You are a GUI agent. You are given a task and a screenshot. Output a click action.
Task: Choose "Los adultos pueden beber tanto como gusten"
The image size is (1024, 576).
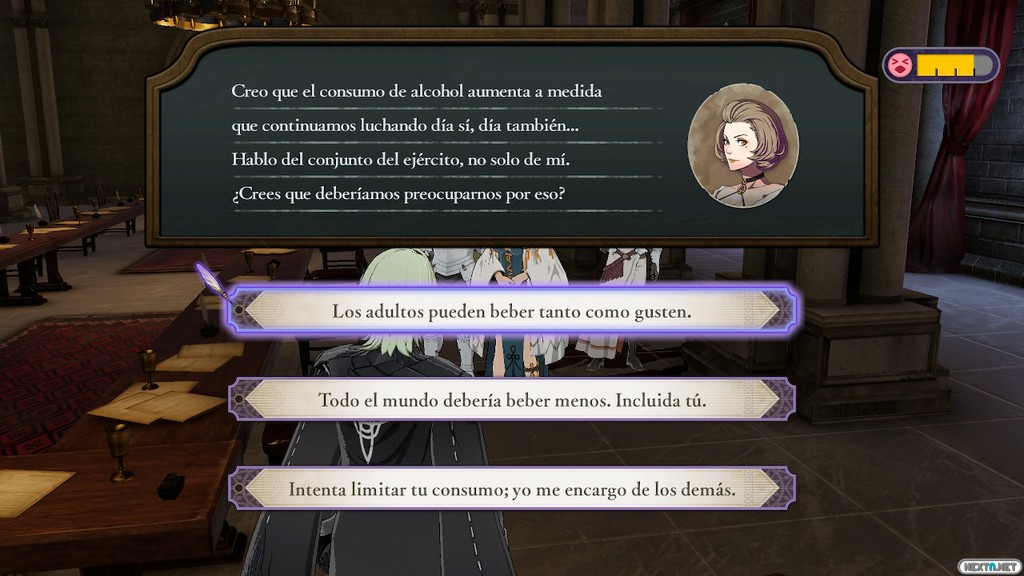[512, 312]
